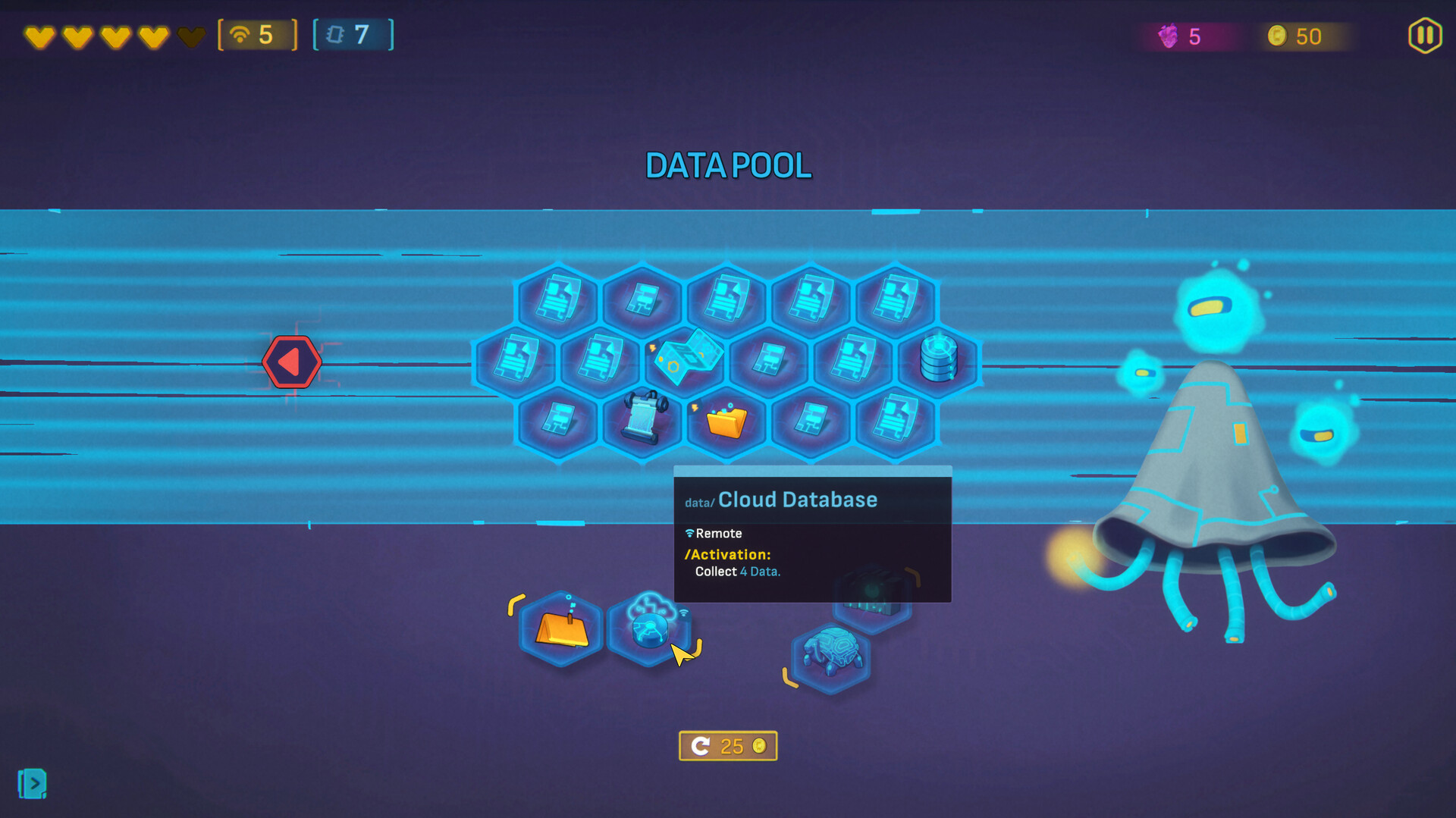
Task: Click the Wi-Fi signal counter showing 5
Action: tap(258, 34)
